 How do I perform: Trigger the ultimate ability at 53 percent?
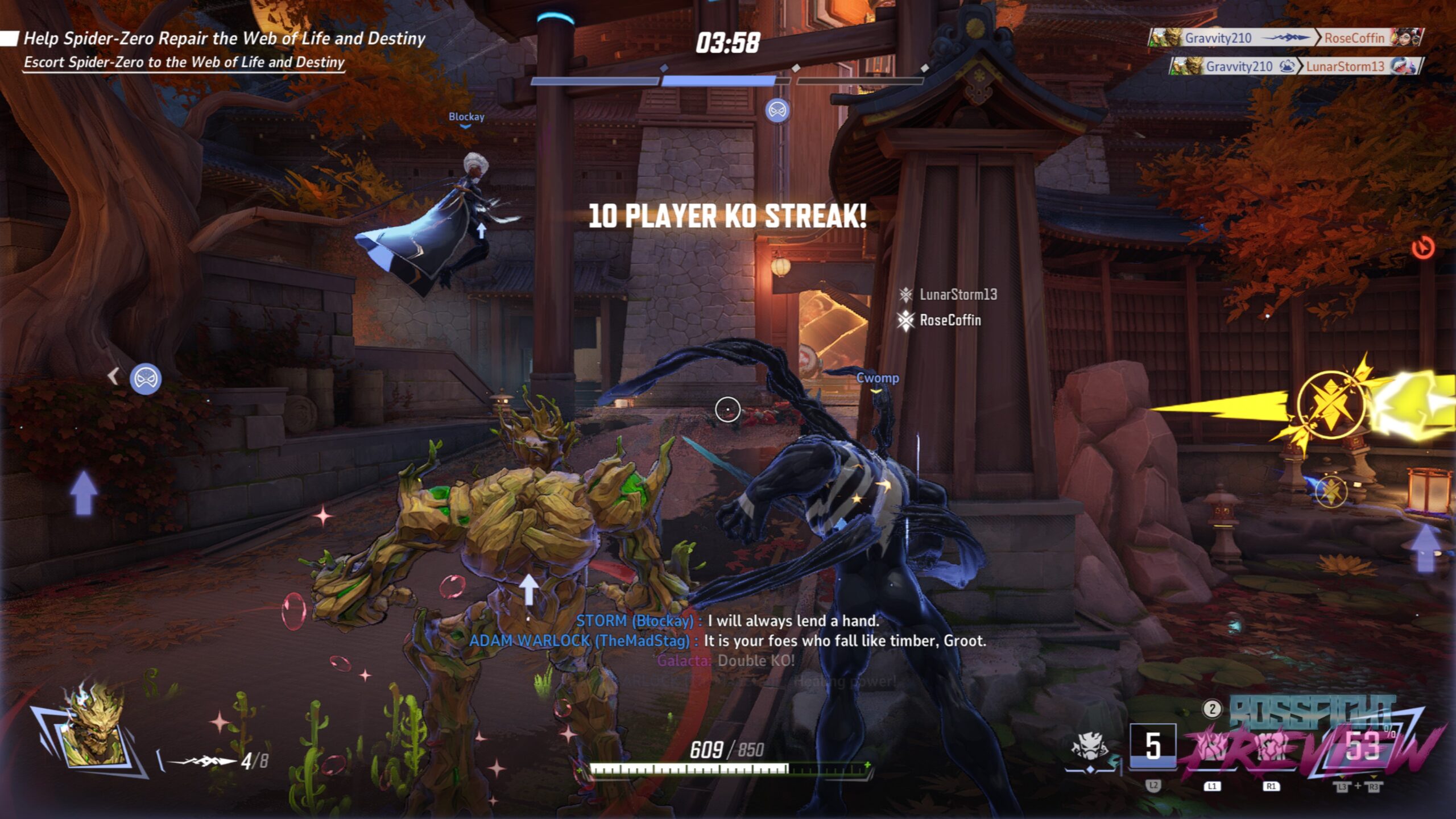pos(1362,746)
